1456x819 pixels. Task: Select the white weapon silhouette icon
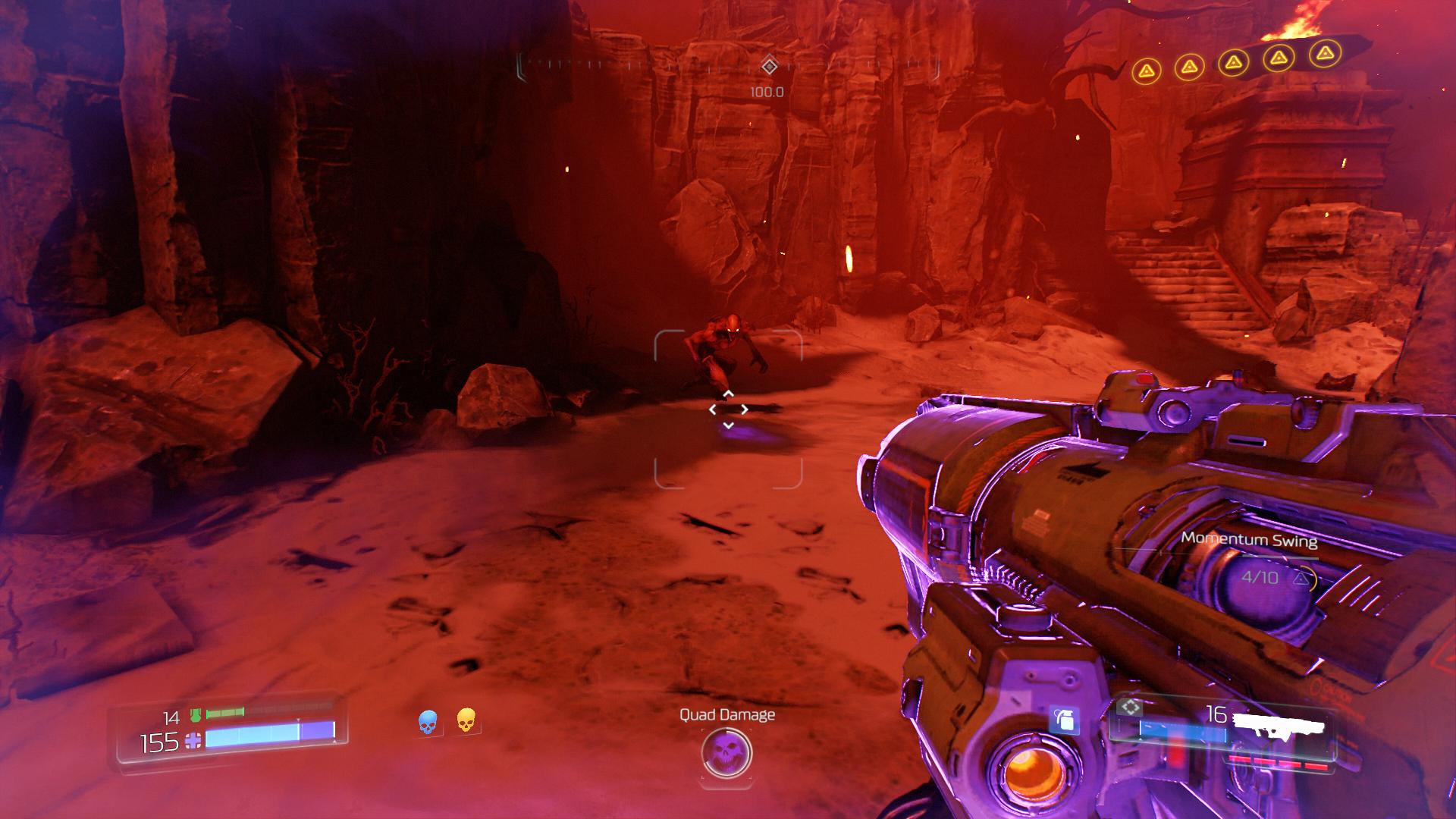[x=1281, y=724]
